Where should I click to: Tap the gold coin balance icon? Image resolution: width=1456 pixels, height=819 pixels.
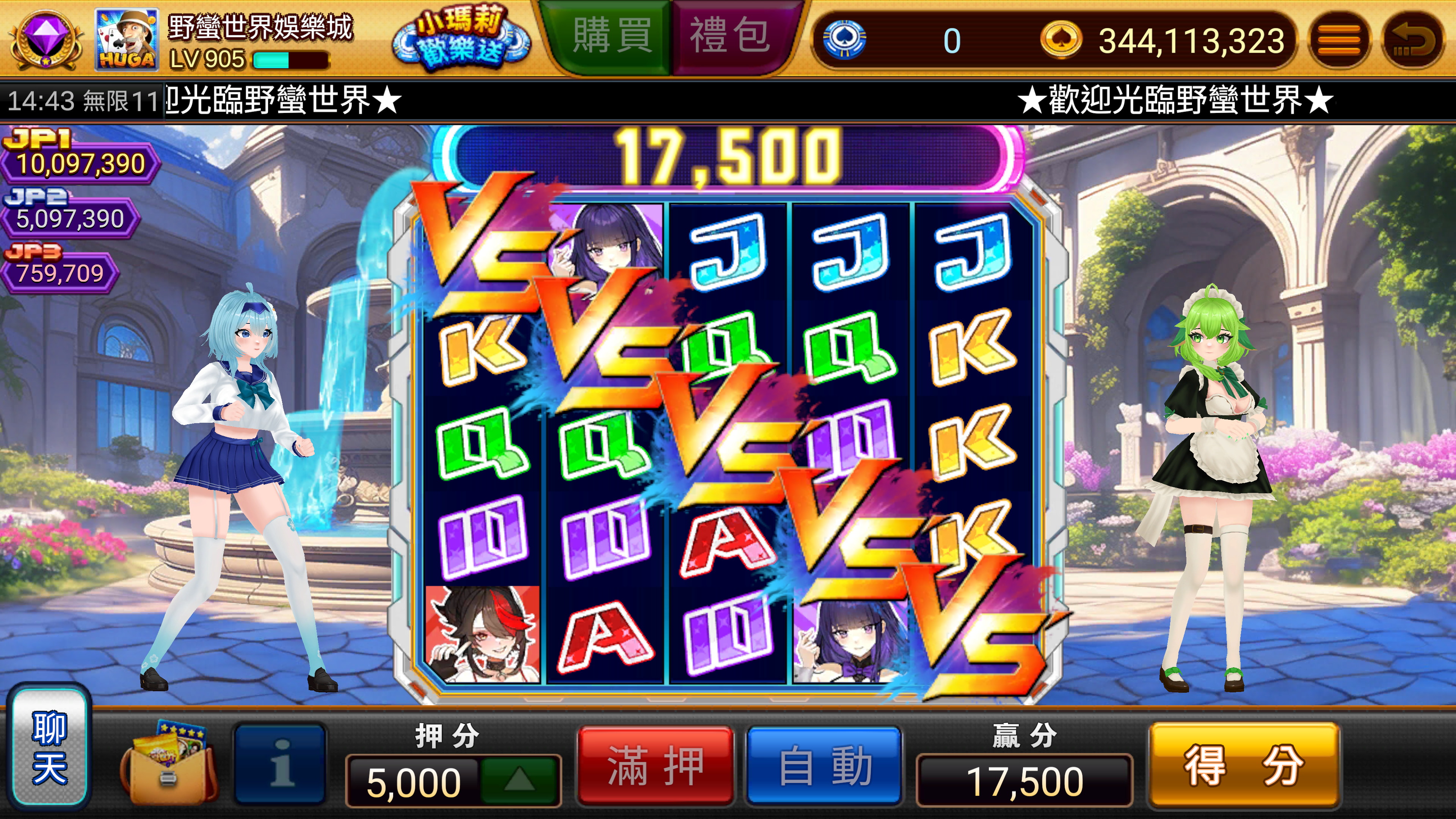[1061, 39]
